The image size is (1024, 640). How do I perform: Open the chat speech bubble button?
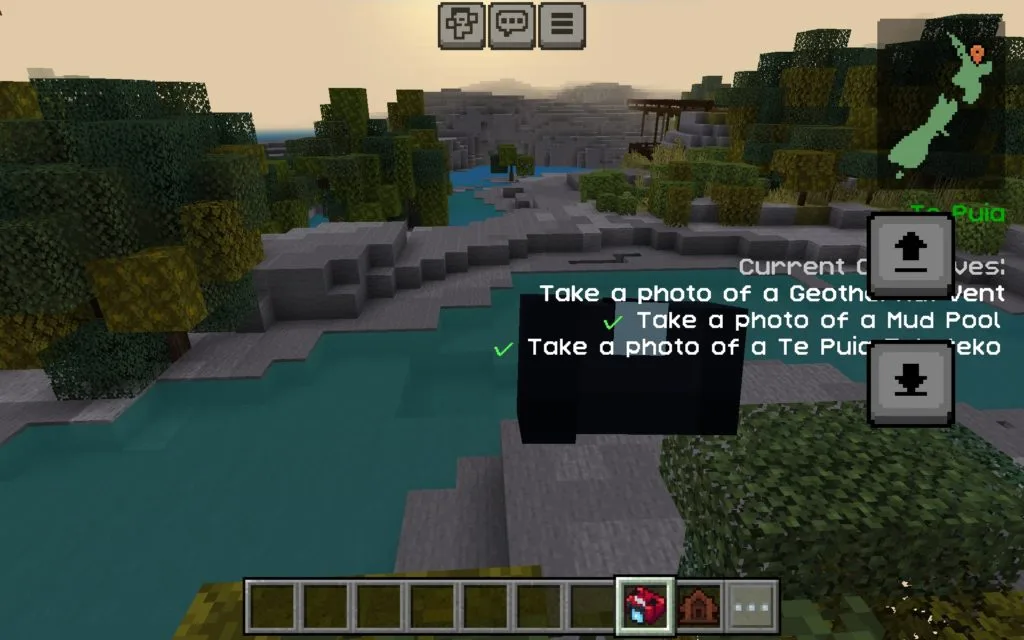511,25
